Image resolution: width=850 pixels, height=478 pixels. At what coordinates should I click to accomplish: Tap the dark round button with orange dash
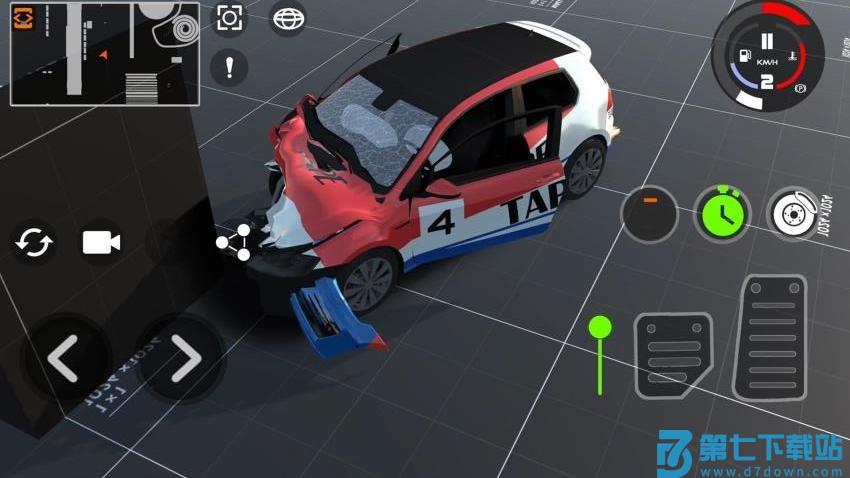click(x=650, y=213)
